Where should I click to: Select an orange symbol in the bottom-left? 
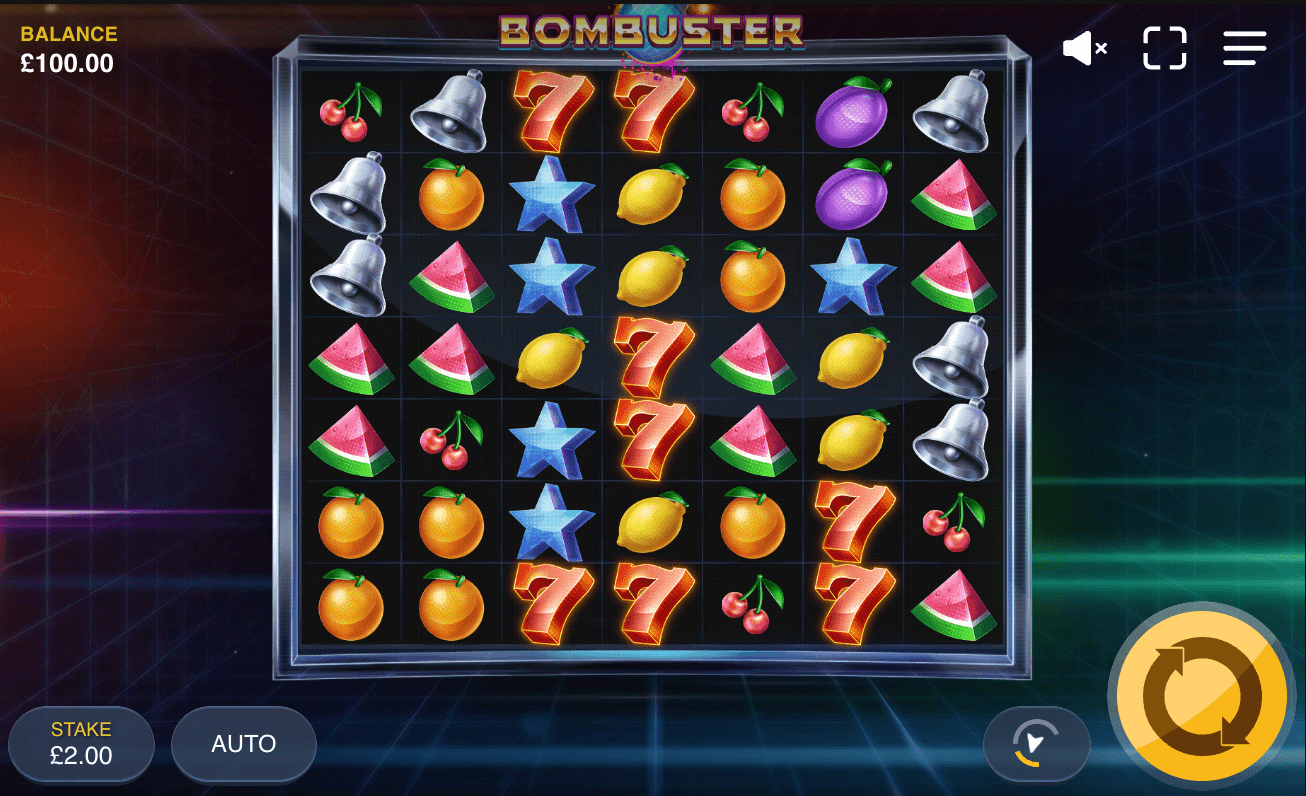tap(351, 610)
